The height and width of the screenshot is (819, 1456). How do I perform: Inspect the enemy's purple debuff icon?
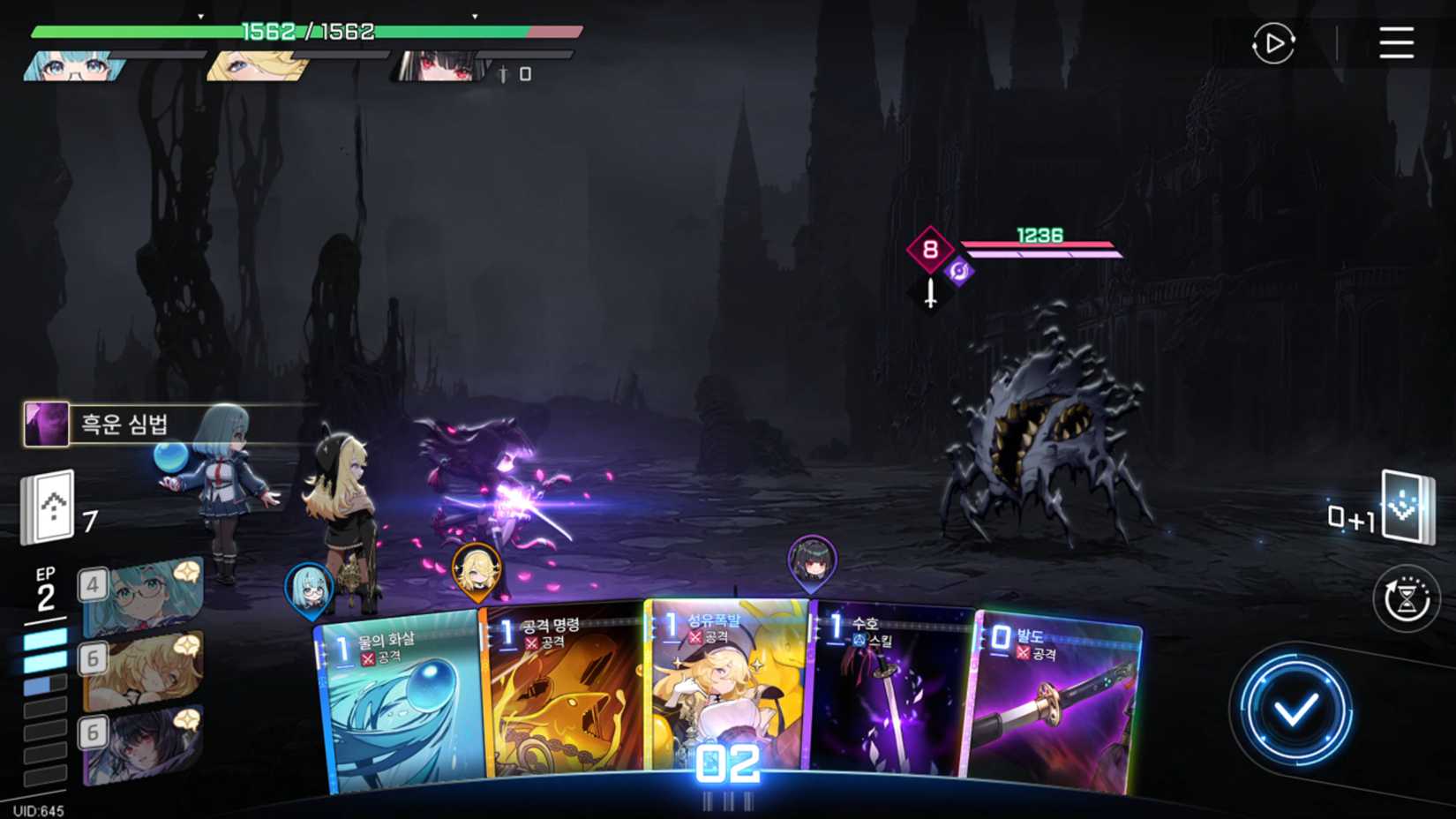click(x=958, y=272)
